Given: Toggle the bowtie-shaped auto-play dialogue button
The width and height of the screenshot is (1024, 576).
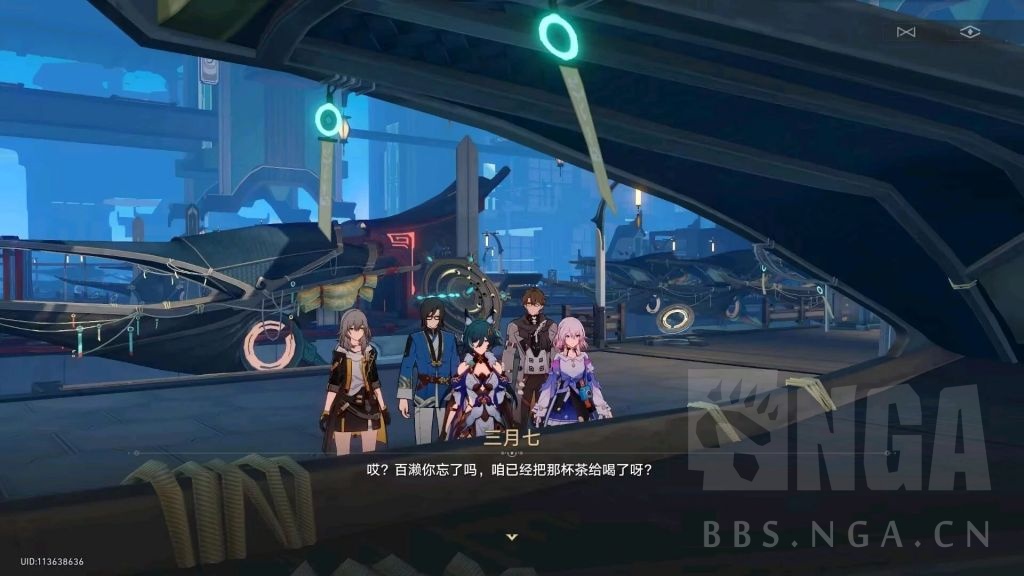Looking at the screenshot, I should point(906,32).
